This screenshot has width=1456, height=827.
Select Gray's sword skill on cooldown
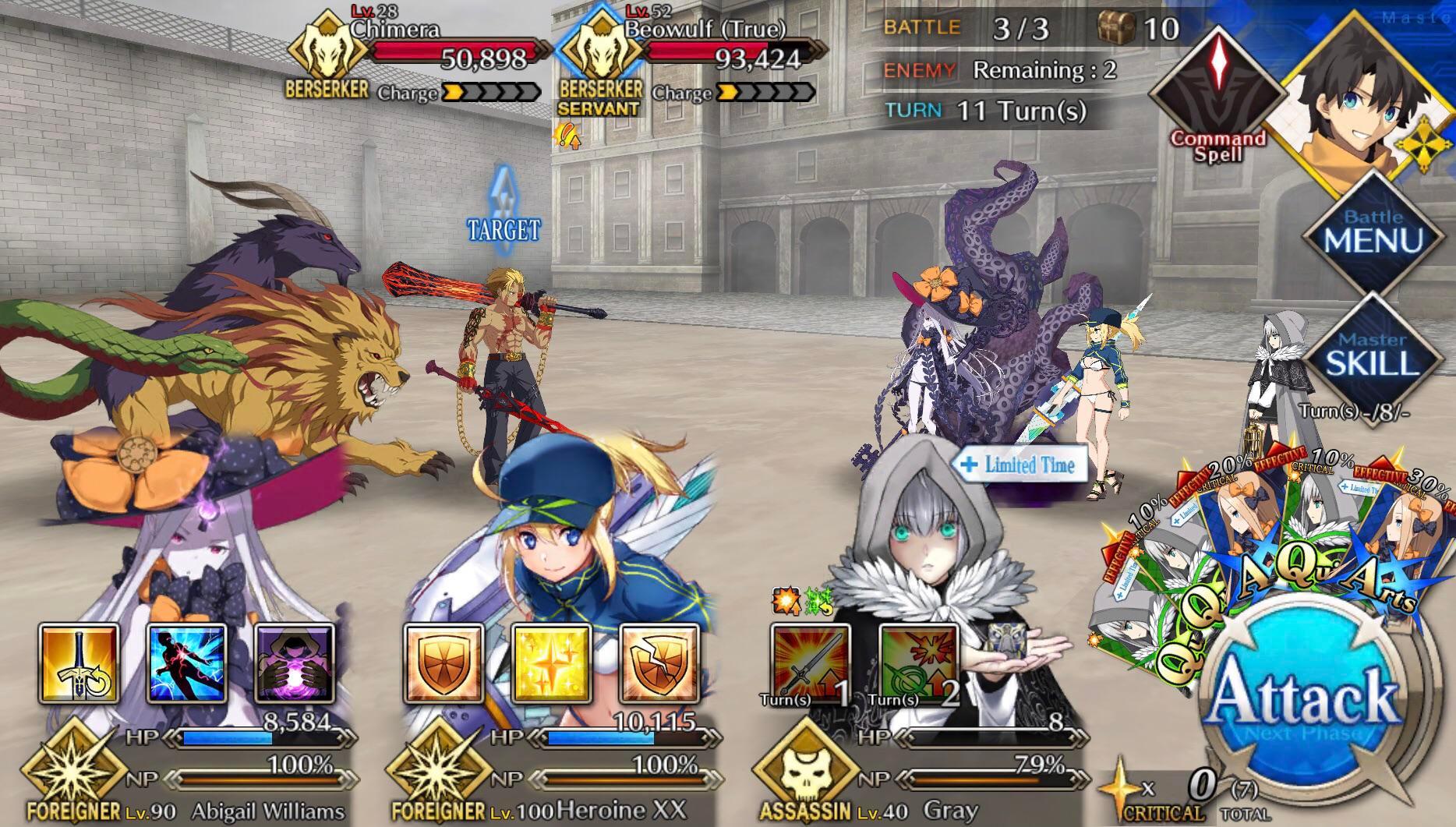[811, 663]
